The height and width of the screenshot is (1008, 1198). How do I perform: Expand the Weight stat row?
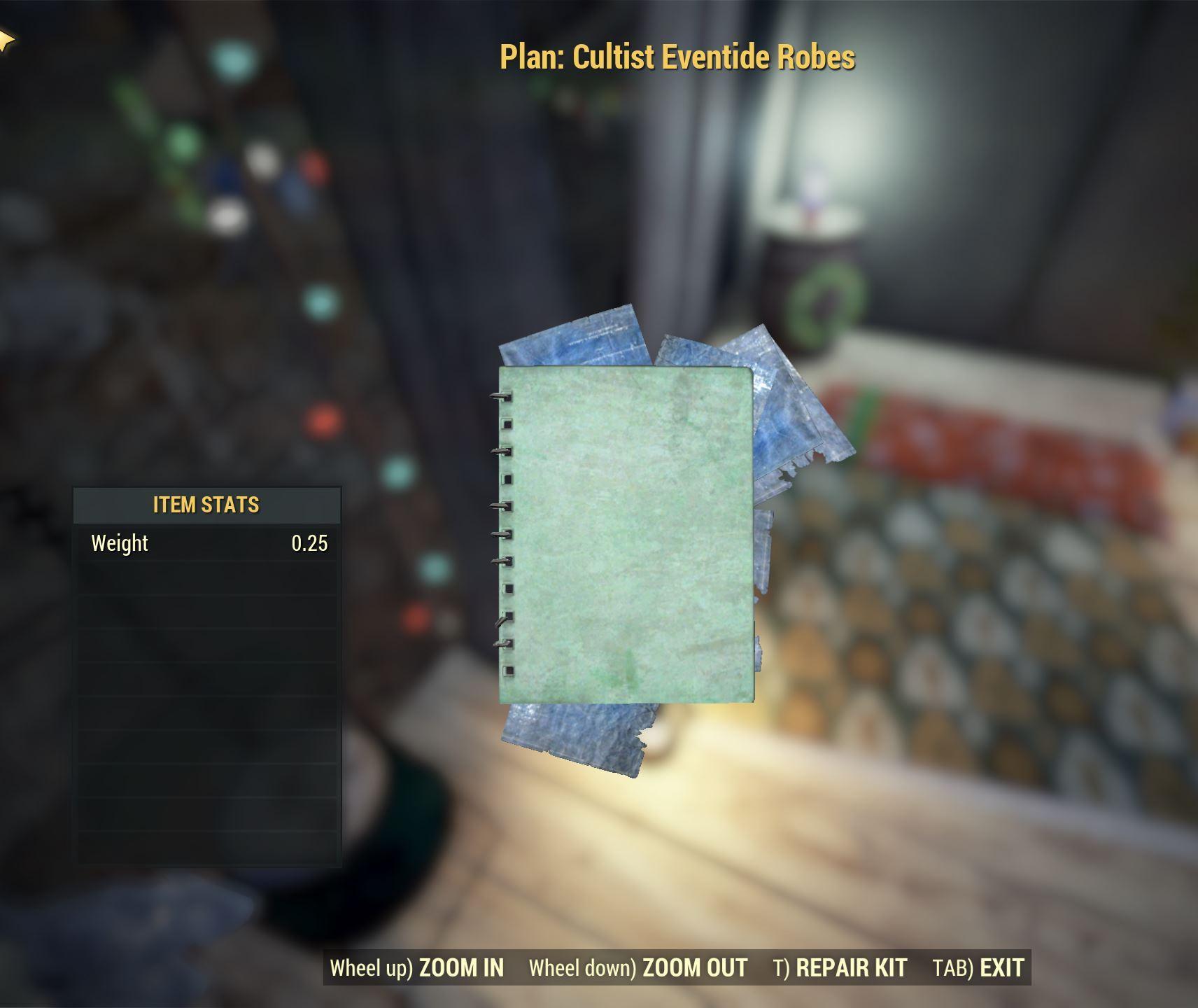tap(206, 542)
